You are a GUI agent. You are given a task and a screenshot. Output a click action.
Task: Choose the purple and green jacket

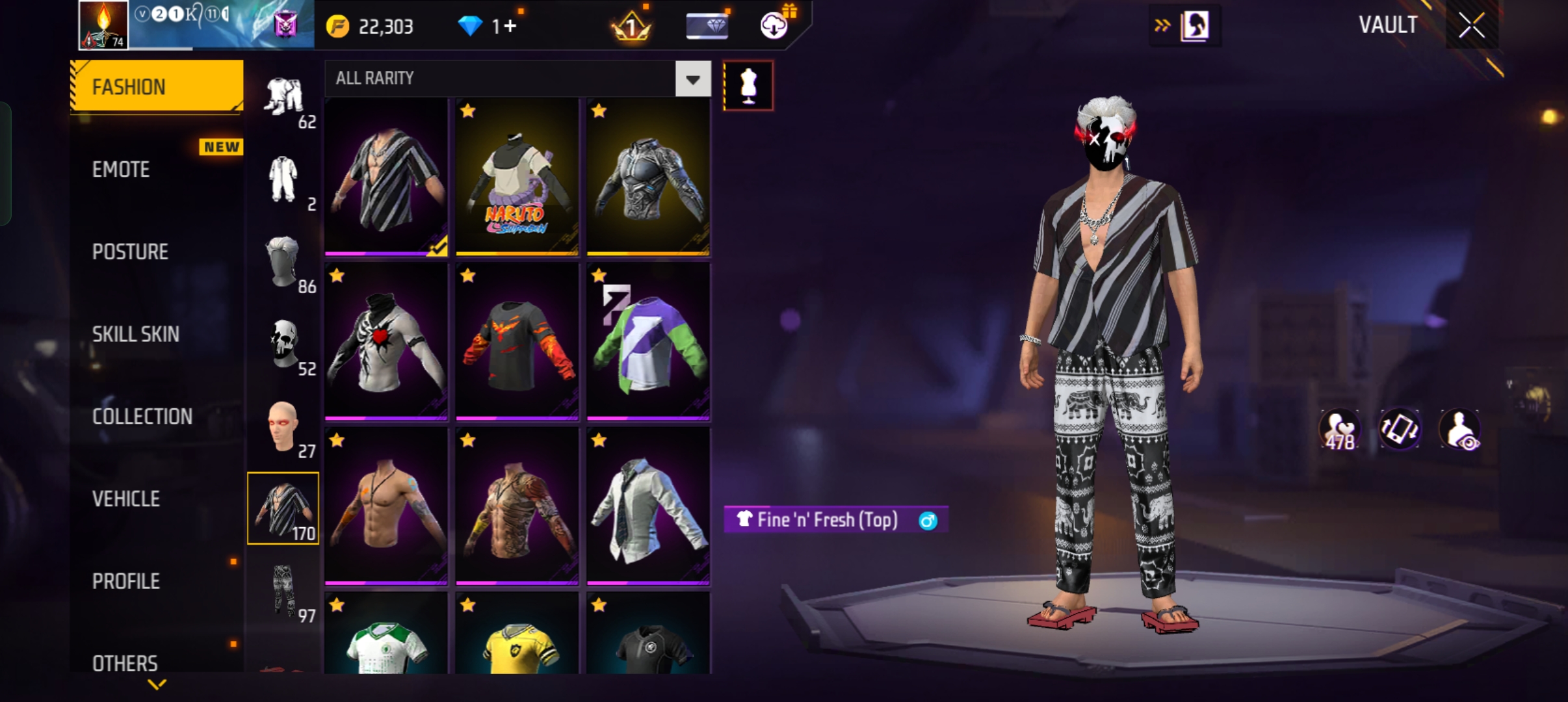648,342
